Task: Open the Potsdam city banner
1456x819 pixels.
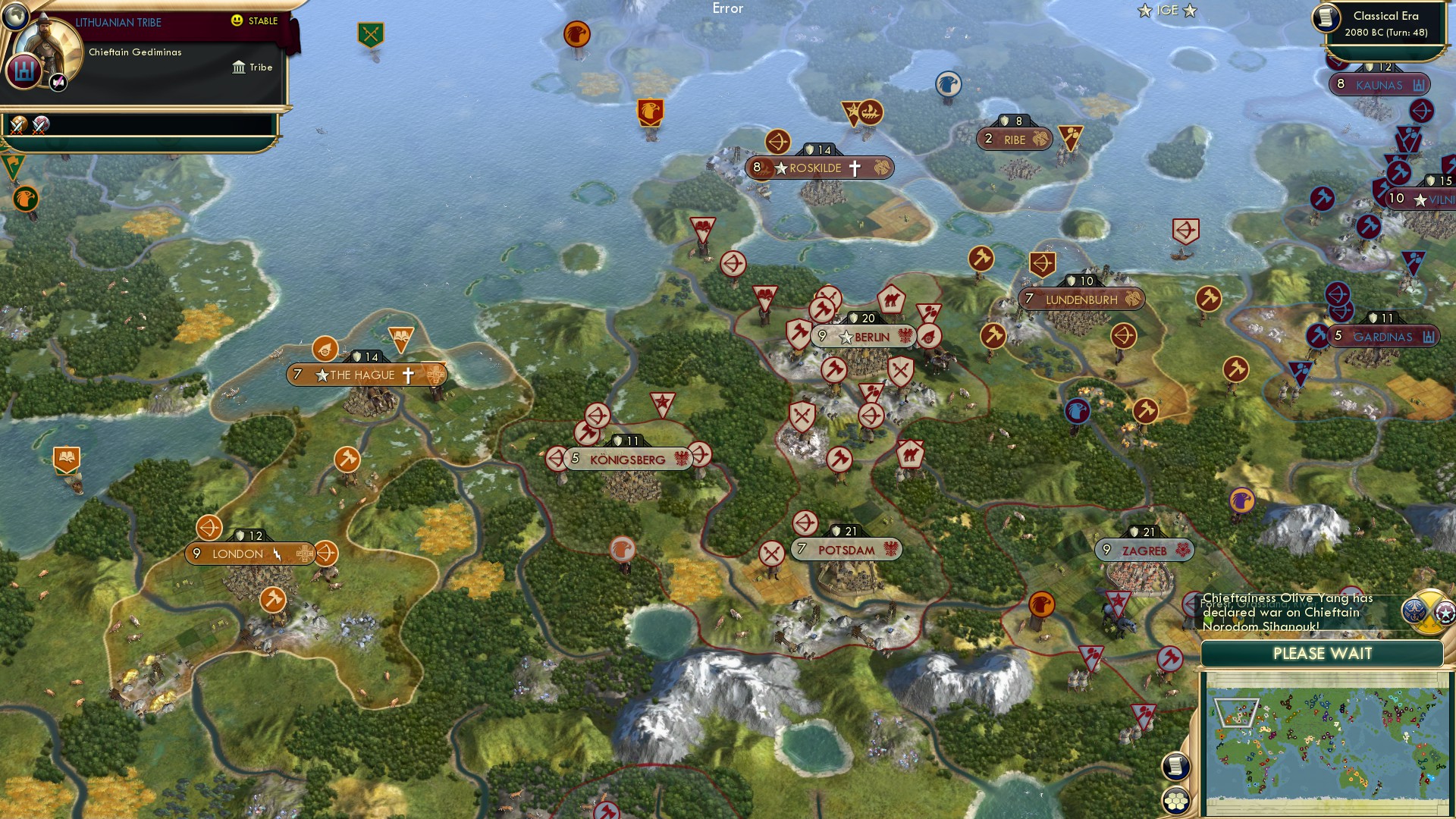Action: (846, 548)
